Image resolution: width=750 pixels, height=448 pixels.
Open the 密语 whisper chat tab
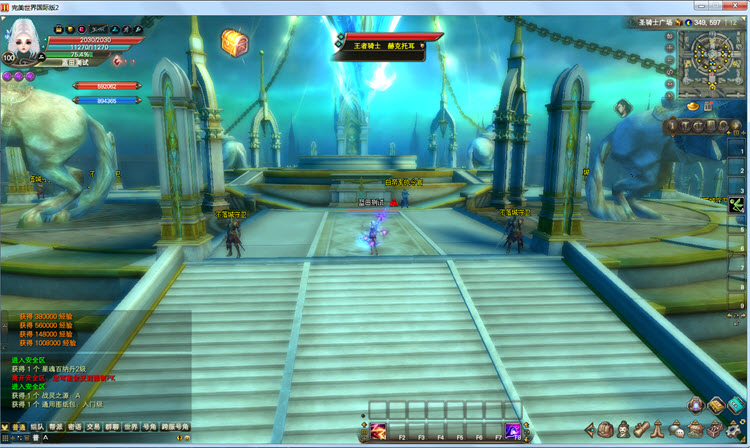click(x=75, y=427)
